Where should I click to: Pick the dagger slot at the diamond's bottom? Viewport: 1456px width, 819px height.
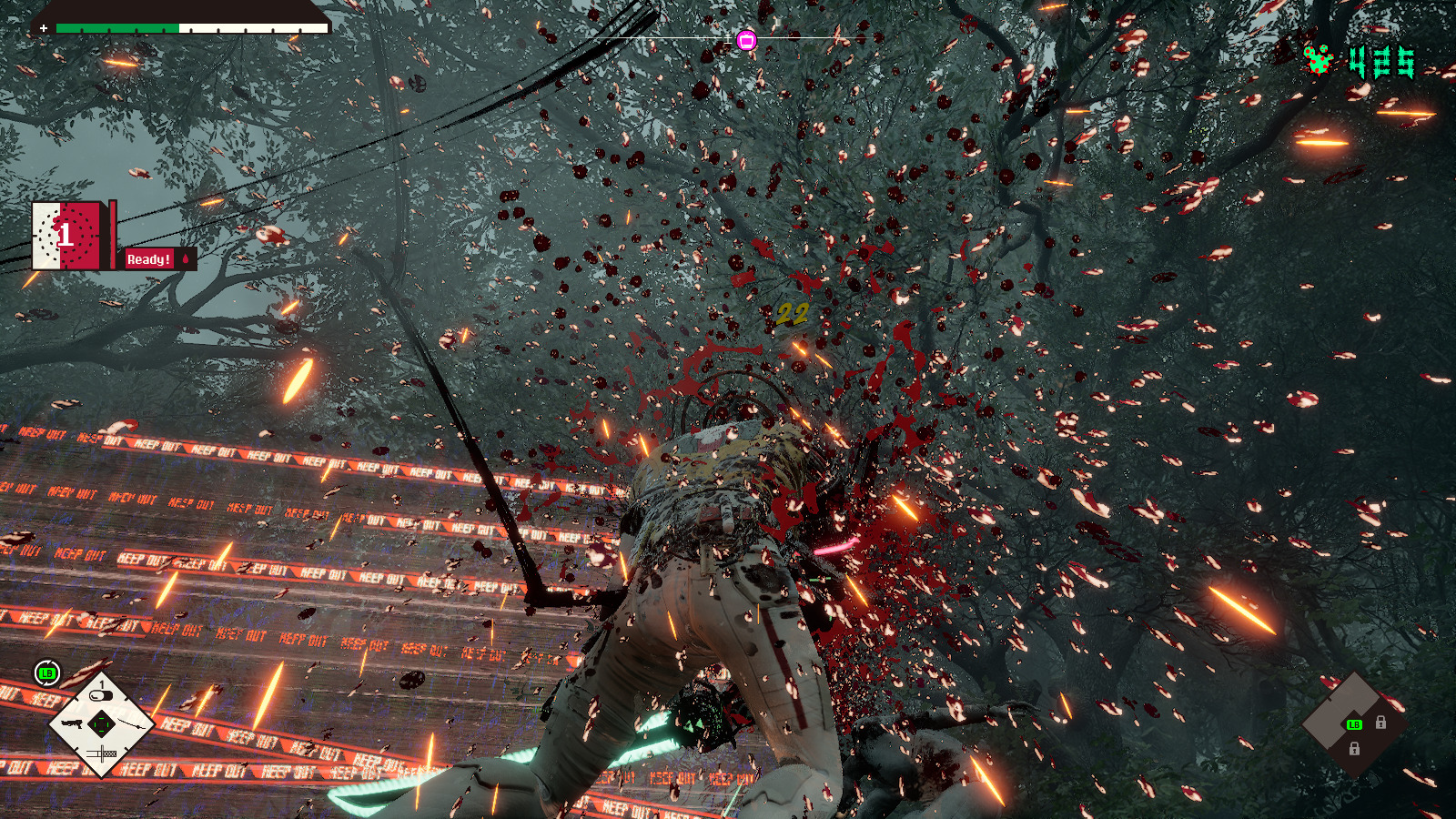click(x=101, y=753)
